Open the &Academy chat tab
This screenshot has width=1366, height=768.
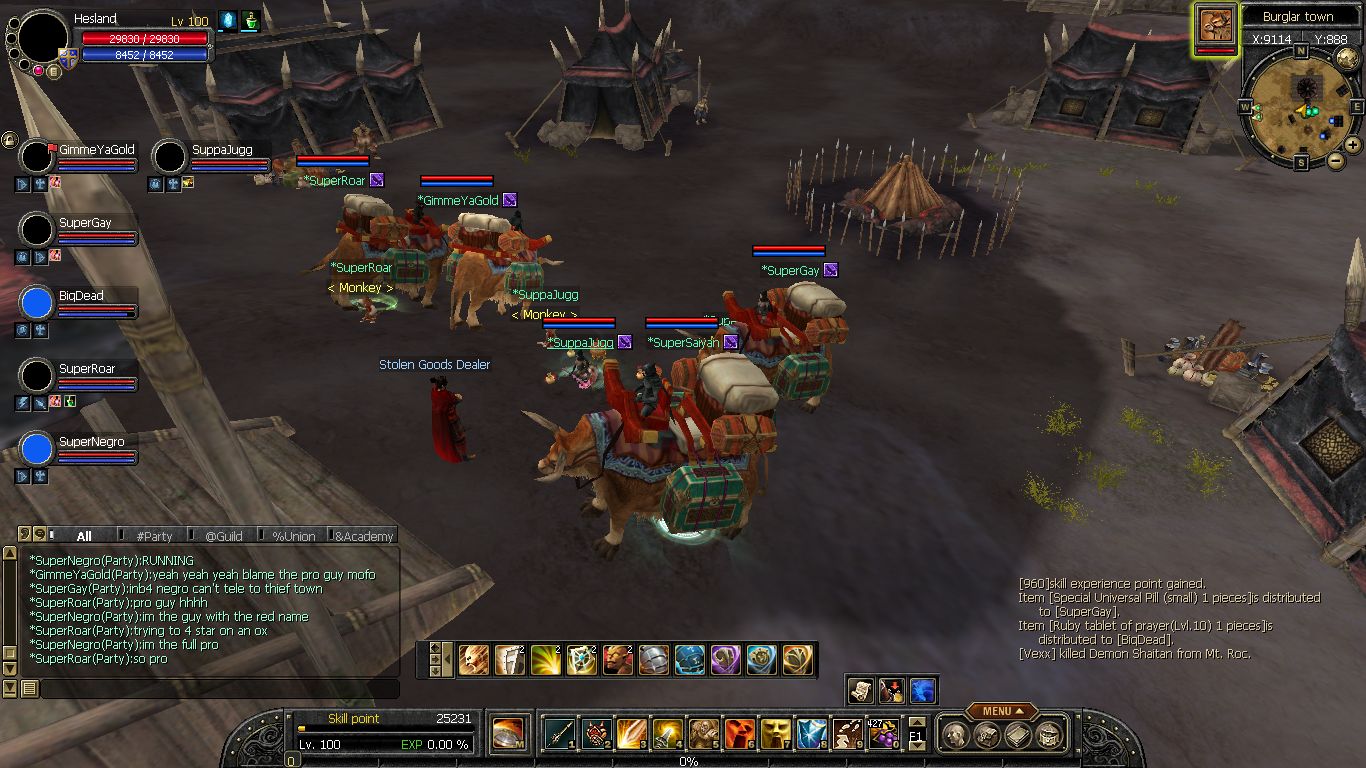click(364, 536)
